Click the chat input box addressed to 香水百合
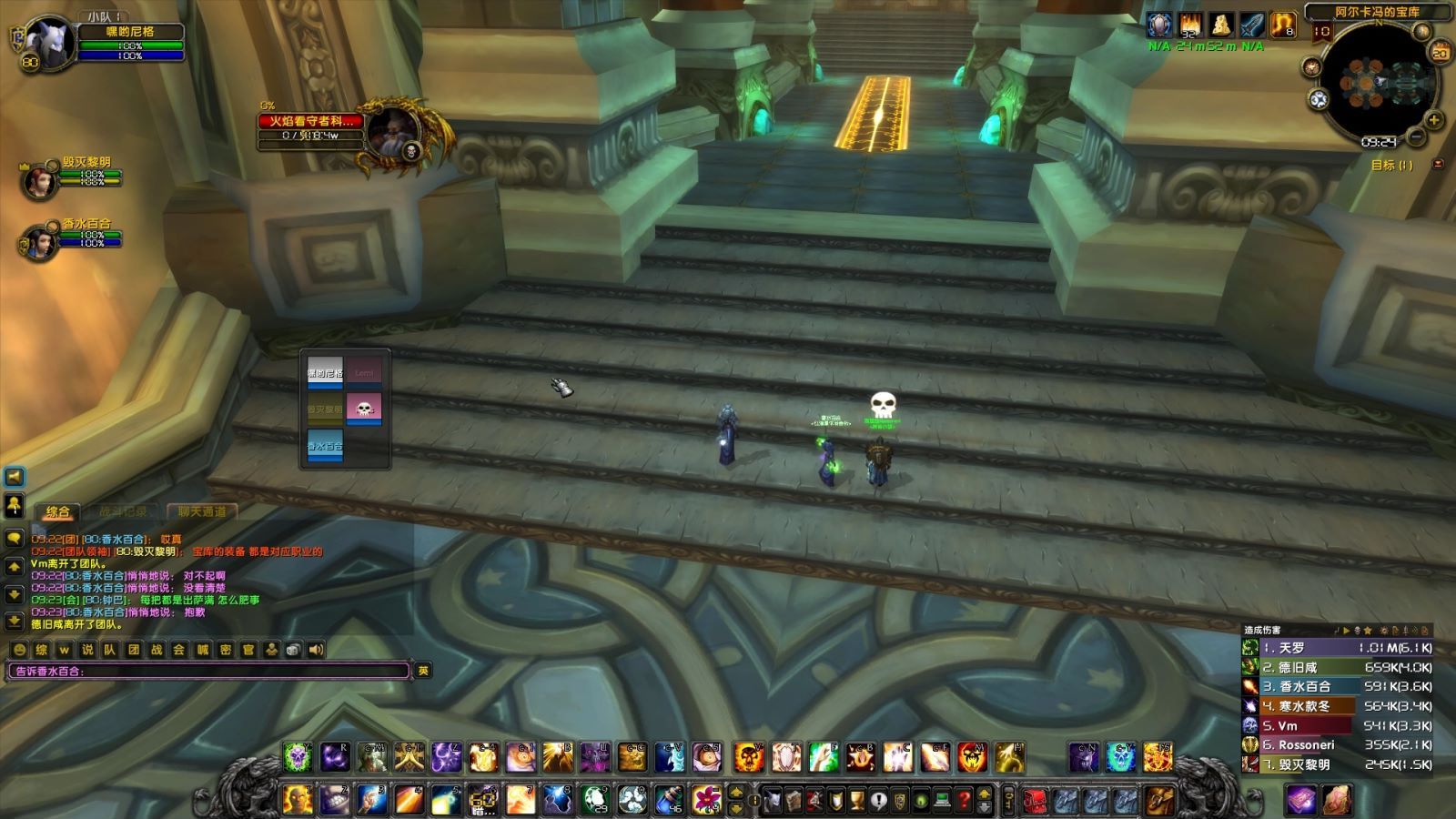Screen dimensions: 1456x819 pos(209,671)
